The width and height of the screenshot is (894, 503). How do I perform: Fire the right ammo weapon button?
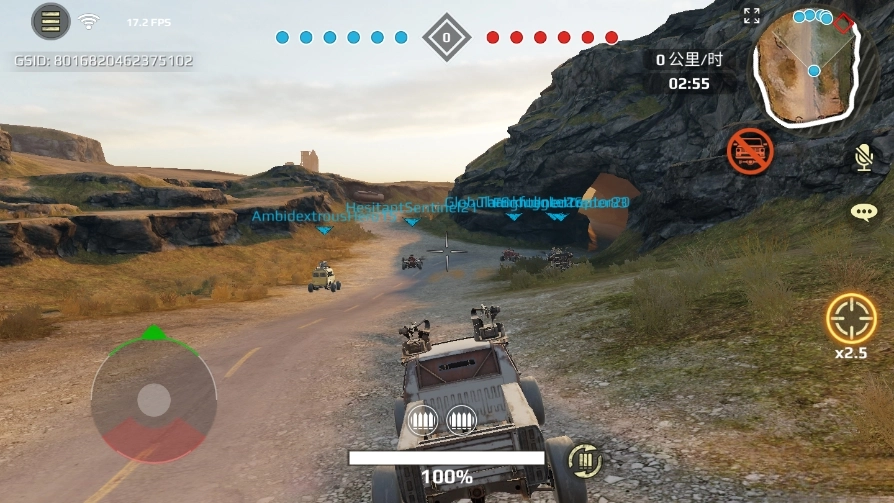461,420
